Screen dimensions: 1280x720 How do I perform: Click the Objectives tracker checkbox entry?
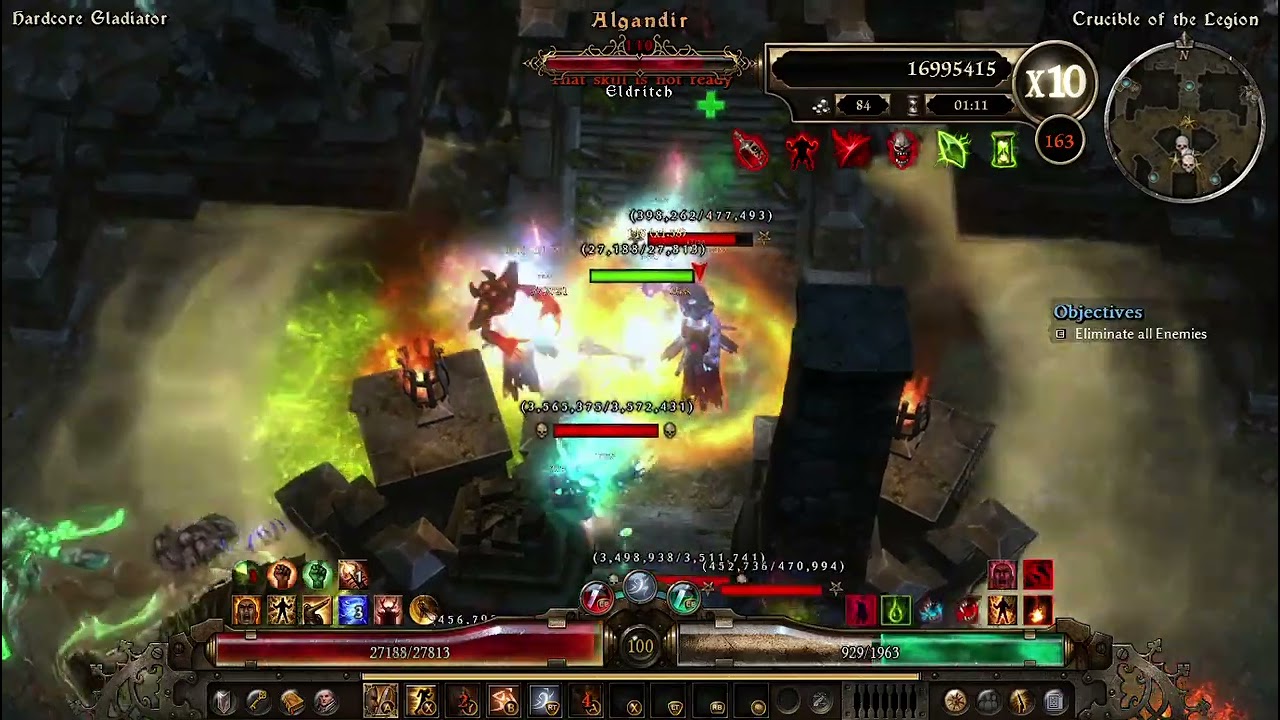pos(1061,334)
